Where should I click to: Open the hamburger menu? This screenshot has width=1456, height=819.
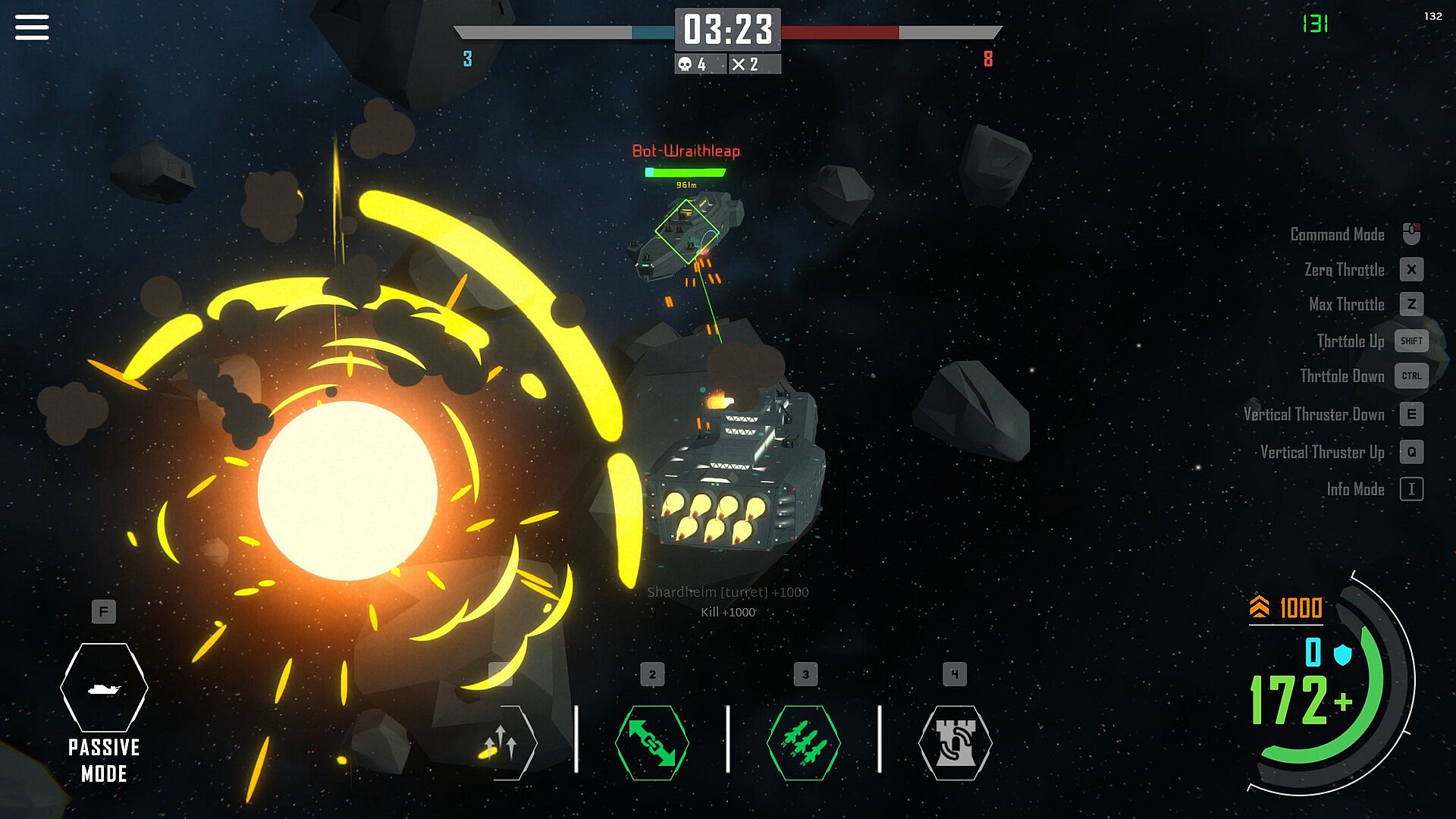(x=32, y=27)
